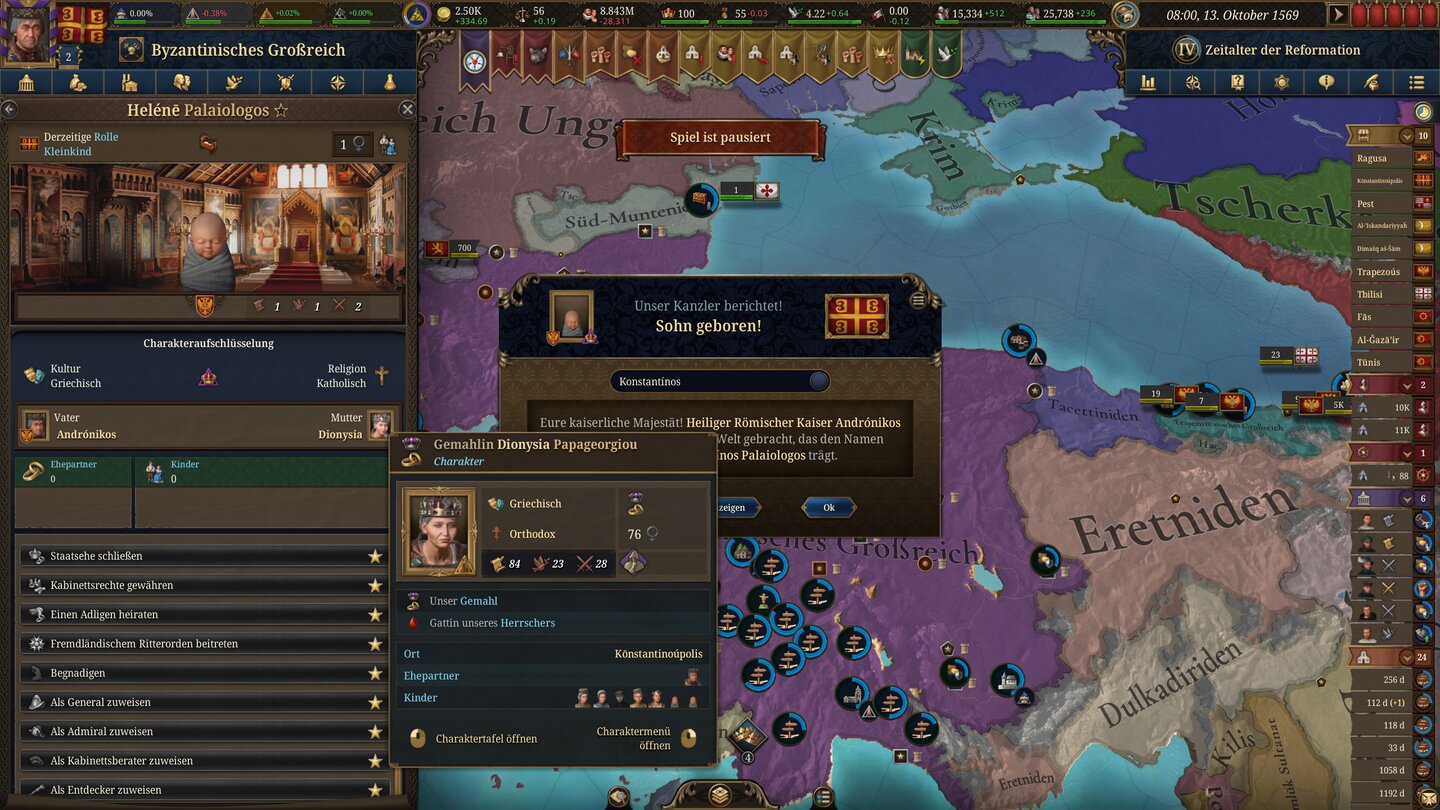Collapse the character panel with the left chevron
Viewport: 1440px width, 810px height.
[x=10, y=109]
